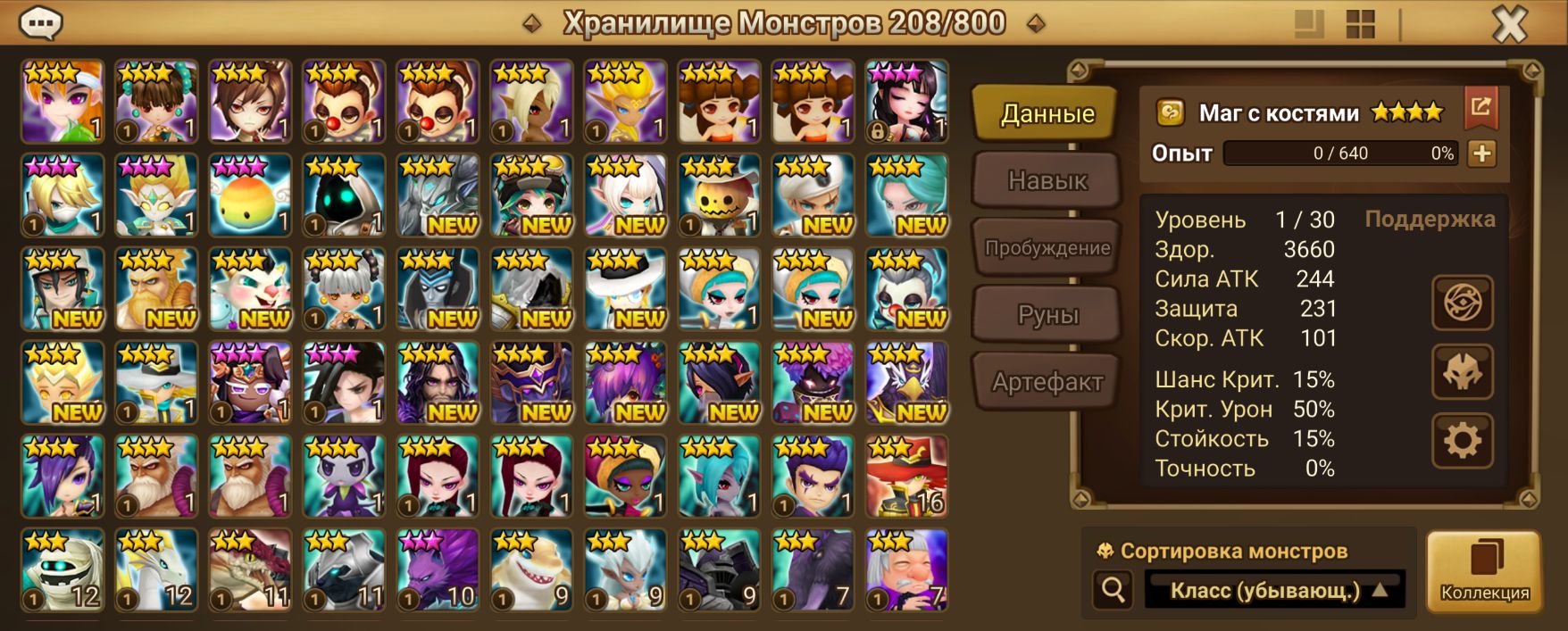Share the monster via the red export icon

point(1480,108)
